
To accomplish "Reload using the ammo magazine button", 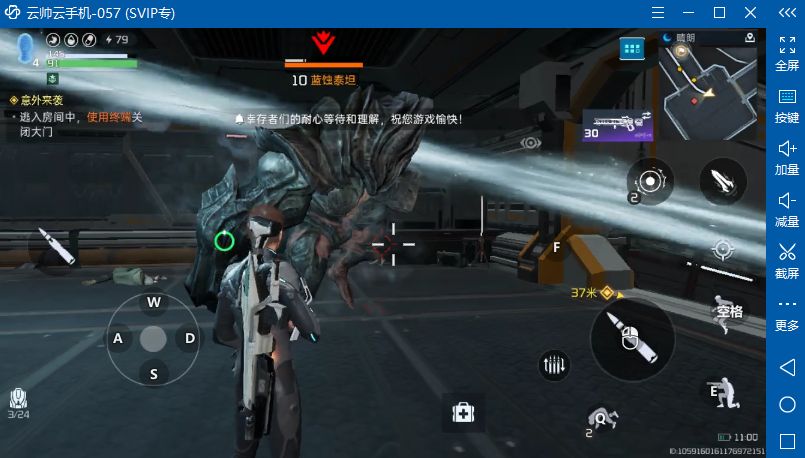I will coord(552,366).
